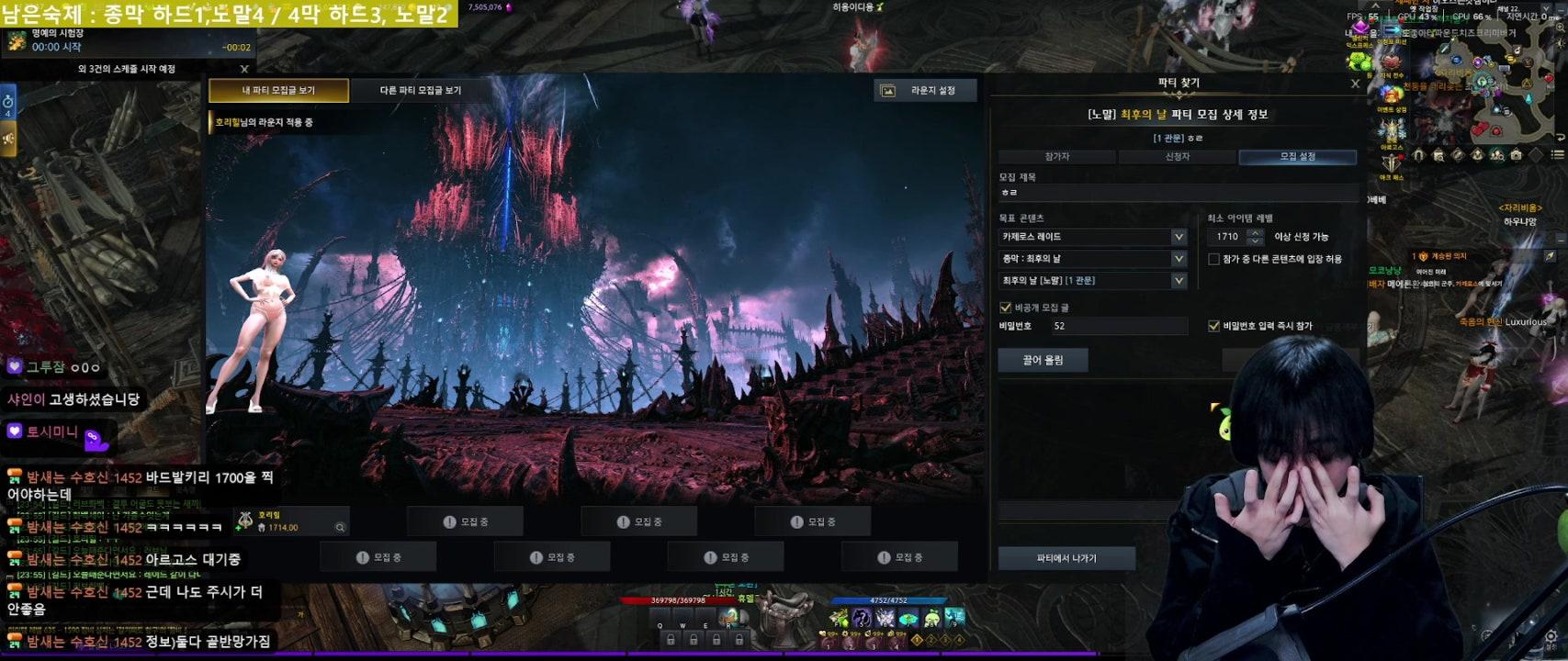Toggle the 비공개 모집 글 checkbox
The image size is (1568, 661).
(1005, 308)
